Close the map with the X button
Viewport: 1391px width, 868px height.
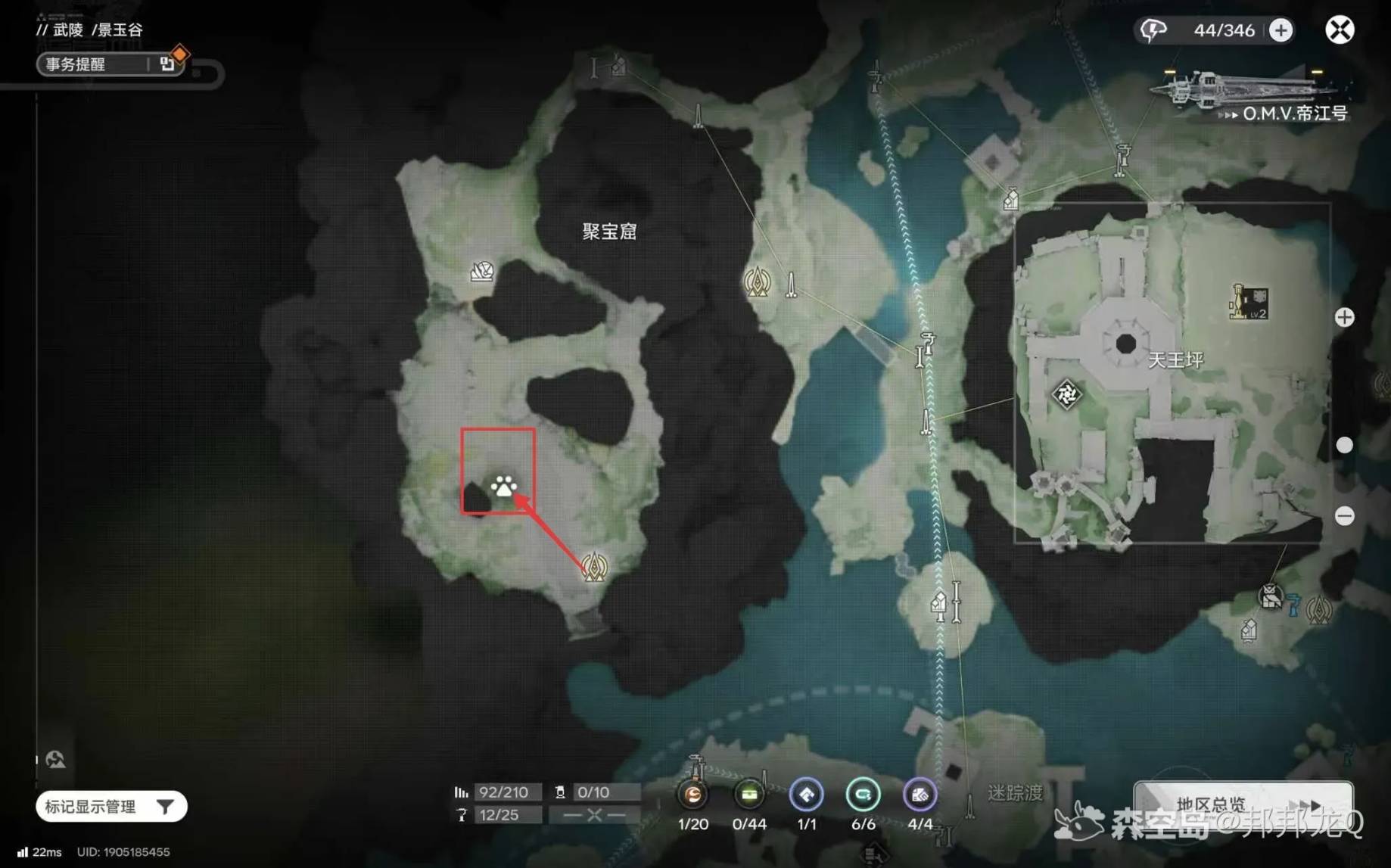tap(1339, 30)
